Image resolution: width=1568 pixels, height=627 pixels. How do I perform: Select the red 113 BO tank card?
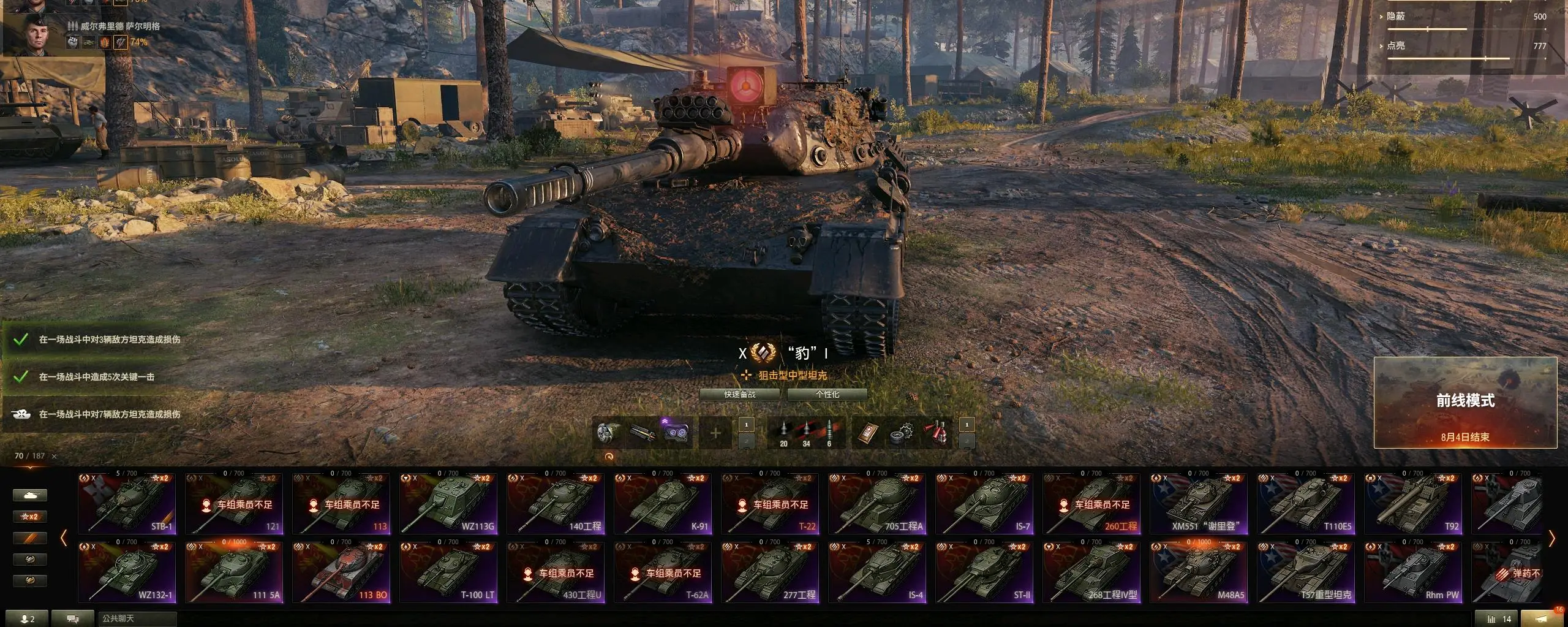click(x=341, y=571)
